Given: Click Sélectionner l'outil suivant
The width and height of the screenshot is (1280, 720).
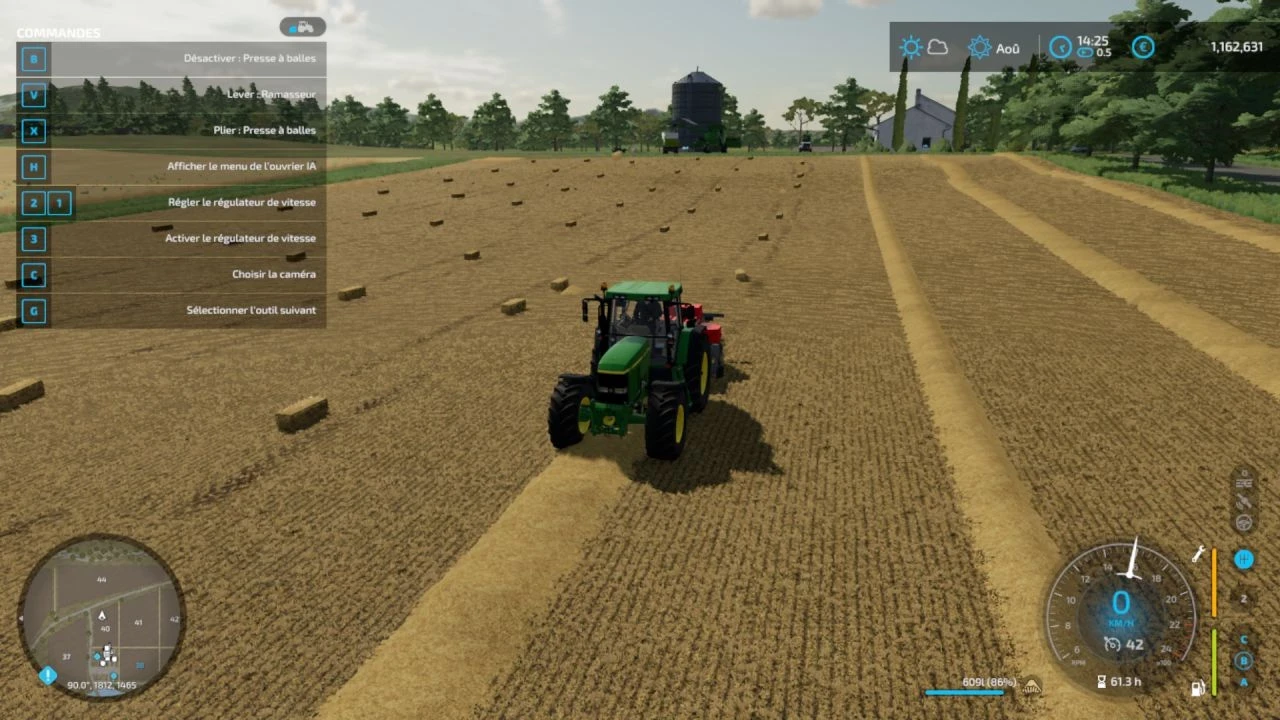Looking at the screenshot, I should click(251, 310).
